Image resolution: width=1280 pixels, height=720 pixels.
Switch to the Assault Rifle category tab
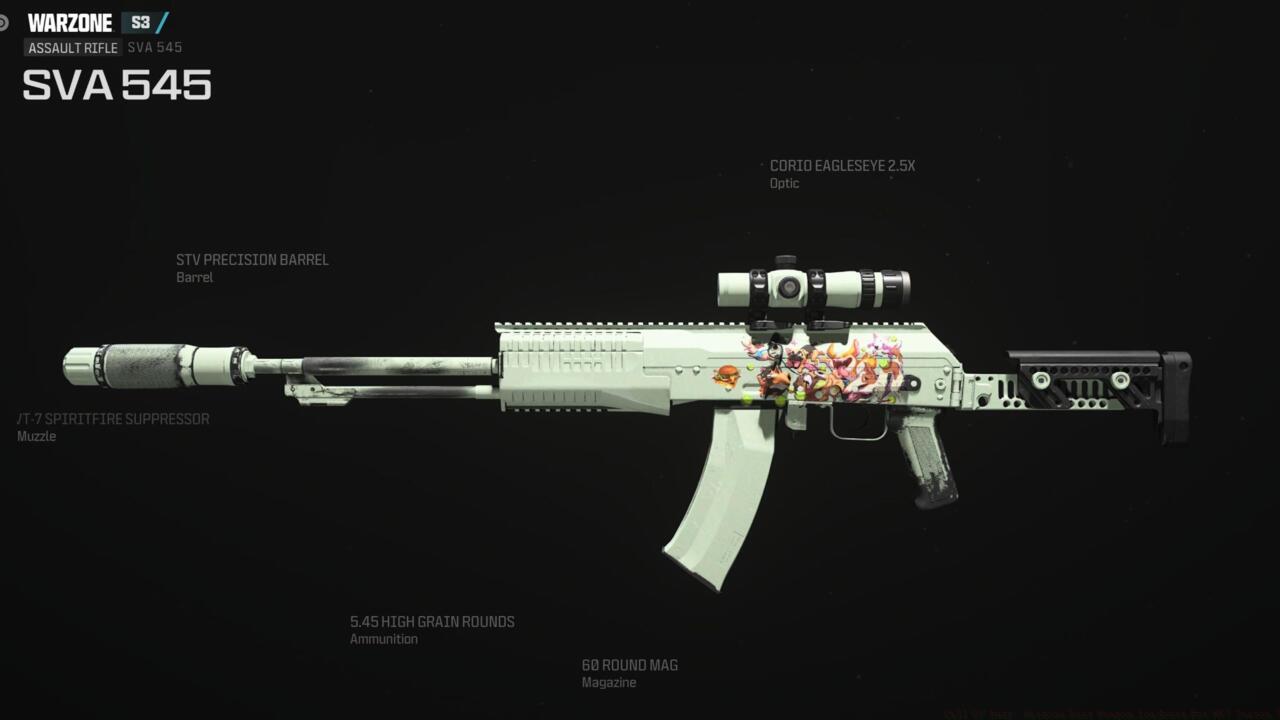71,47
